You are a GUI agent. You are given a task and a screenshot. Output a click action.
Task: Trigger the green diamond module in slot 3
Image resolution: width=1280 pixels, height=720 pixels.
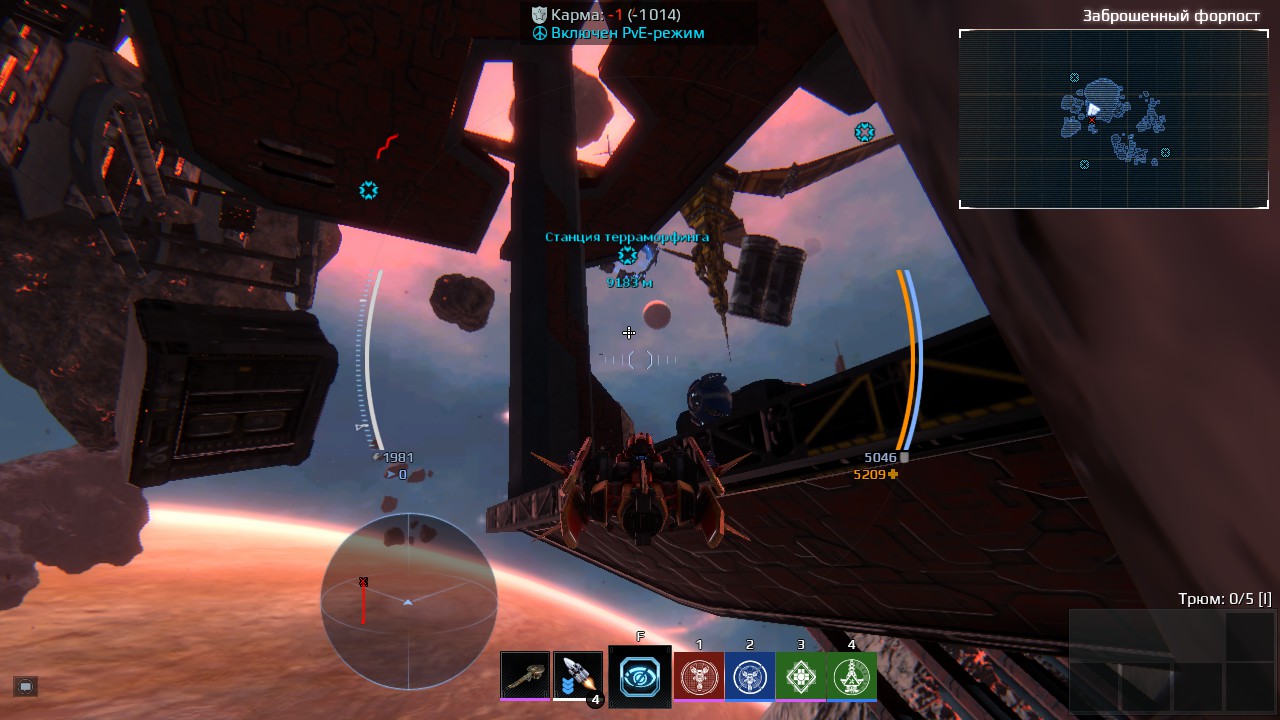pos(800,676)
